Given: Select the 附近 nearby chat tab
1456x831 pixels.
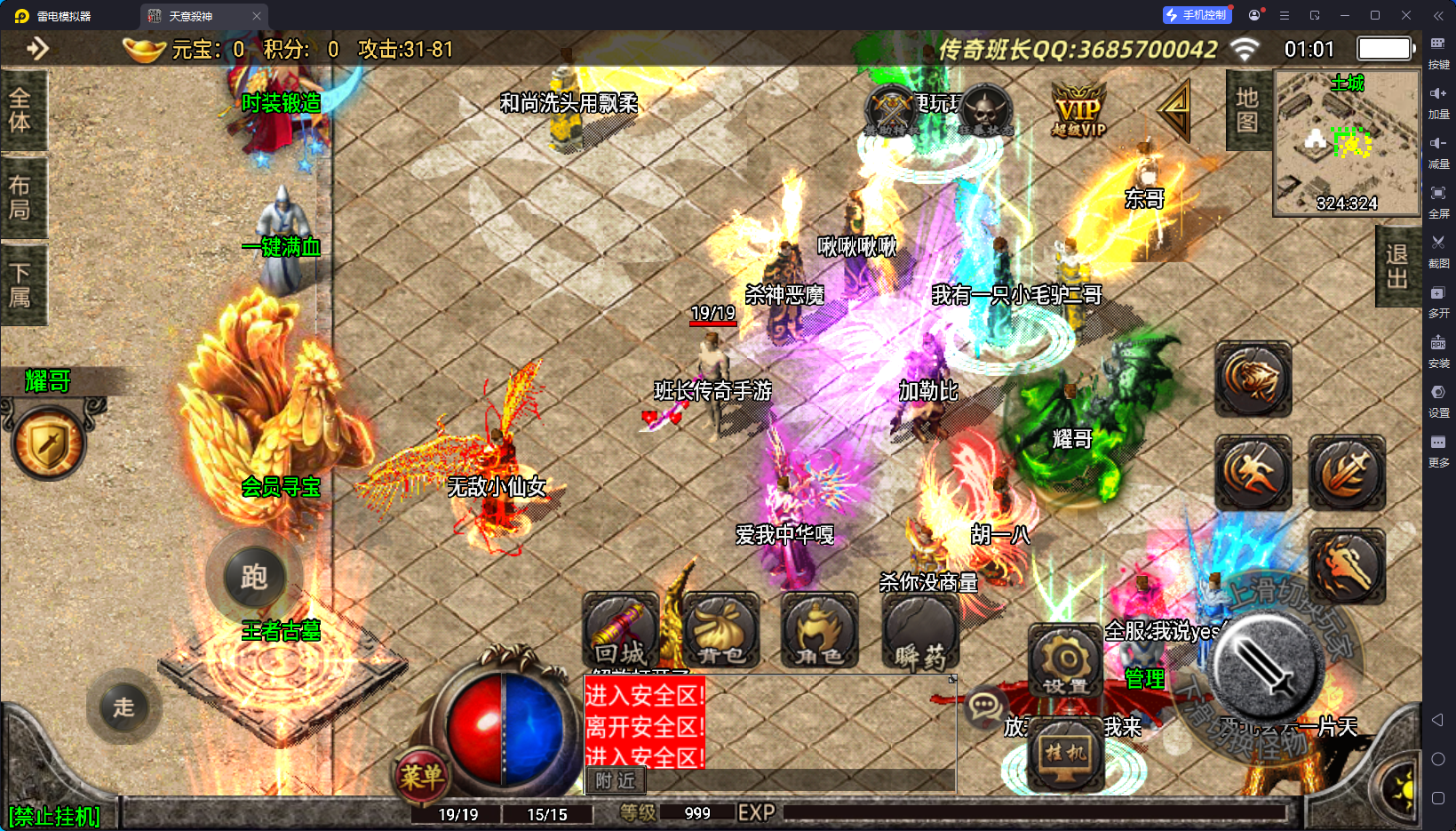Looking at the screenshot, I should pos(616,780).
